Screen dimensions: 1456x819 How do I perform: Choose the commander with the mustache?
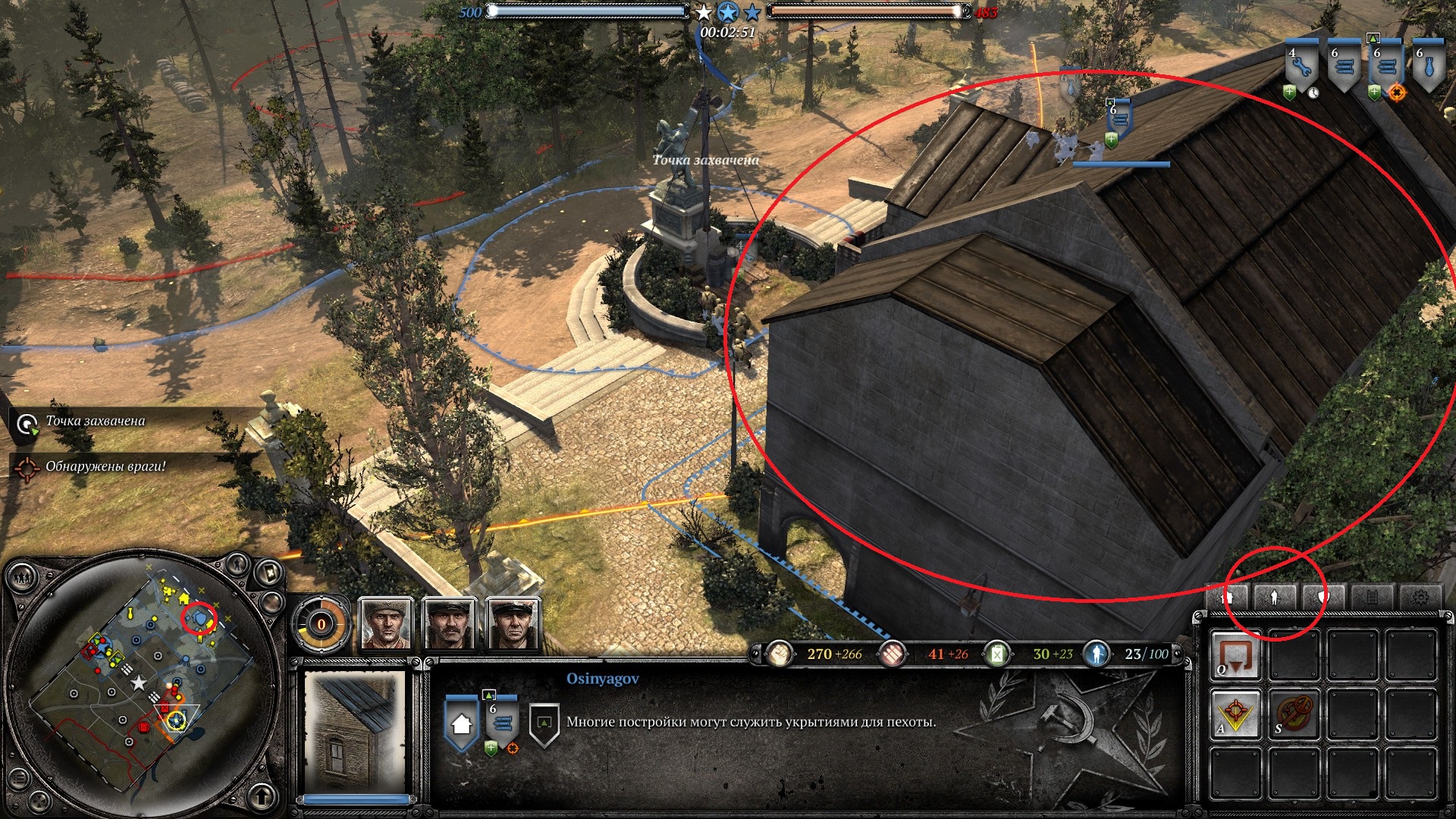tap(450, 624)
